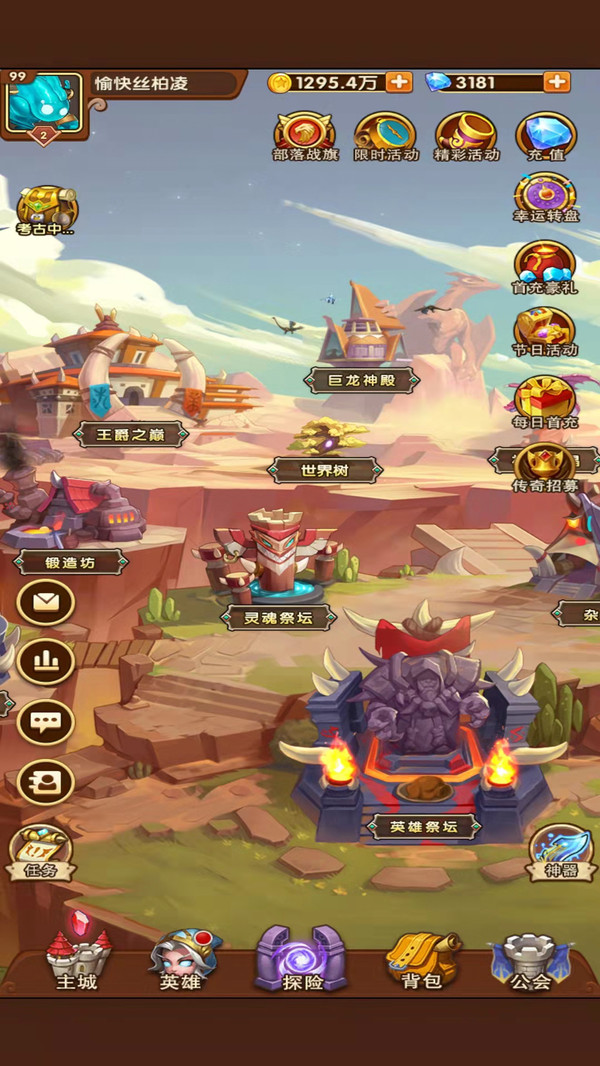Open 节日活动 holiday events

[x=544, y=331]
